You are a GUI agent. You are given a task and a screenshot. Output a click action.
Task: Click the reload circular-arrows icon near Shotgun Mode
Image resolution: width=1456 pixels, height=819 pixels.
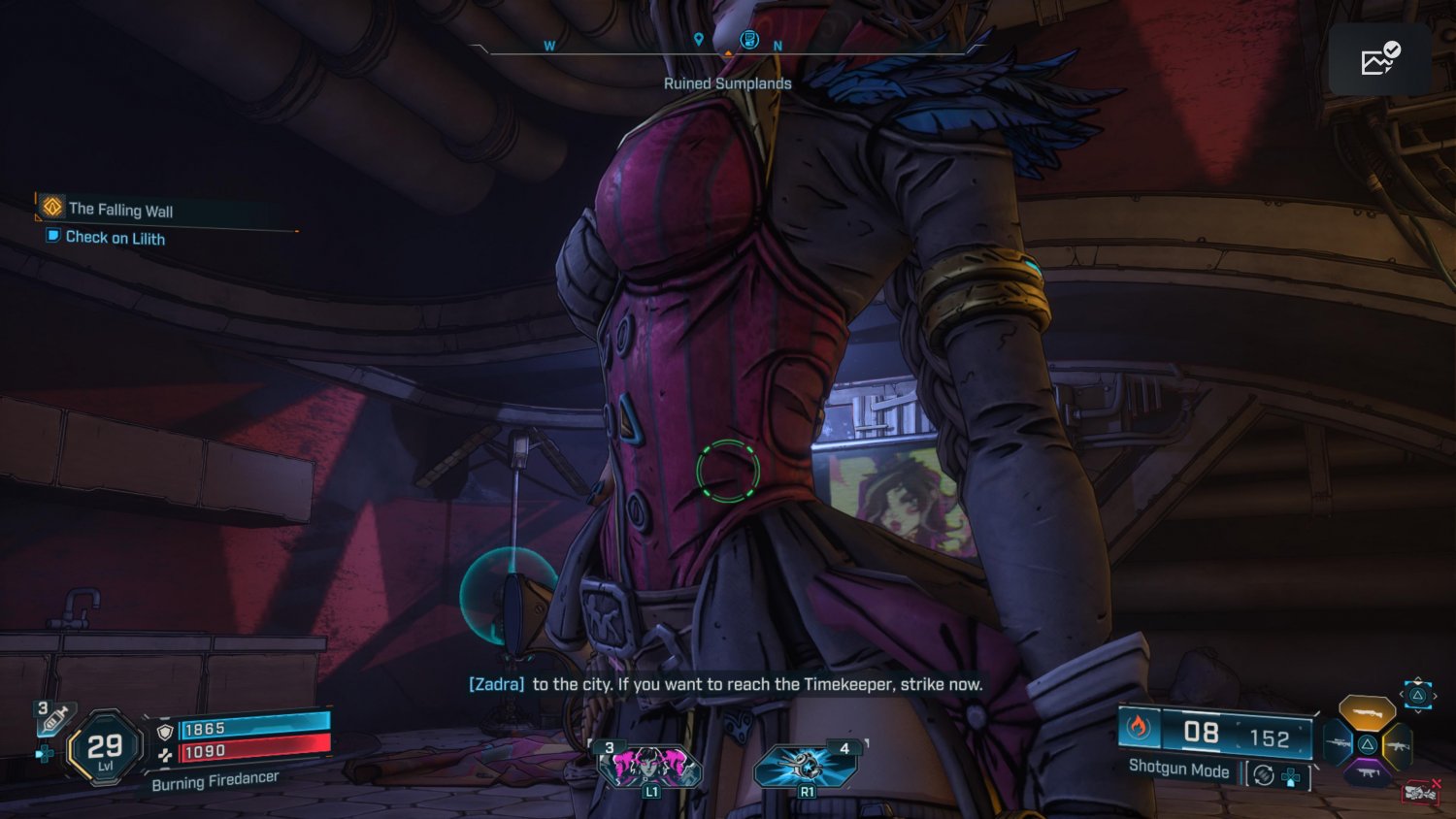tap(1263, 774)
